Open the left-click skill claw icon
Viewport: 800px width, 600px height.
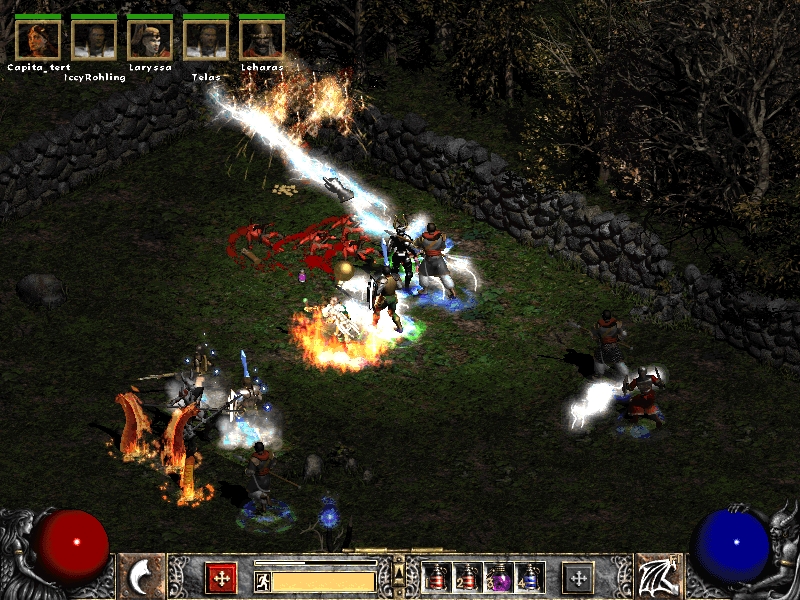(141, 577)
